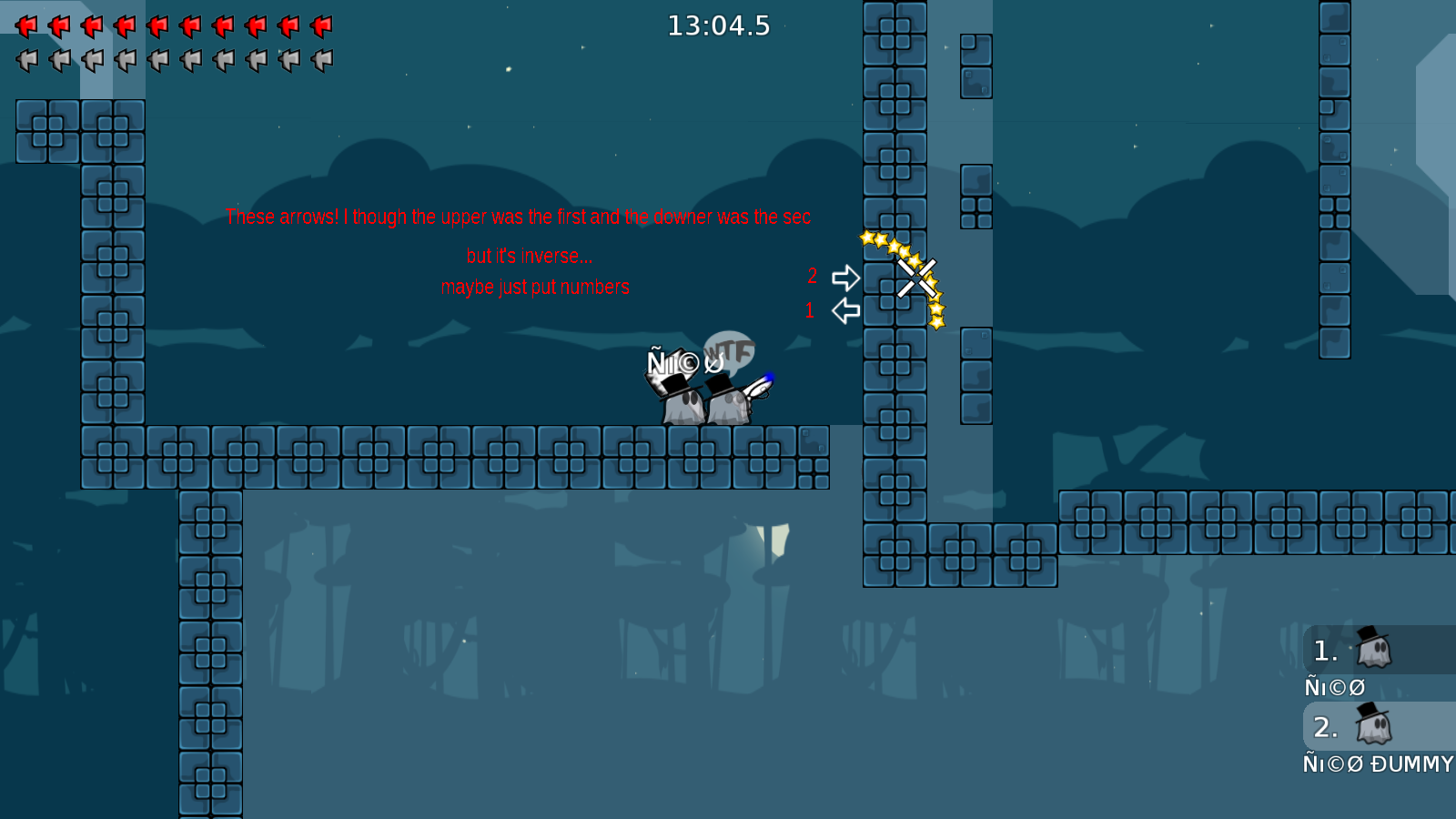Click the red hint text about arrows

[518, 217]
